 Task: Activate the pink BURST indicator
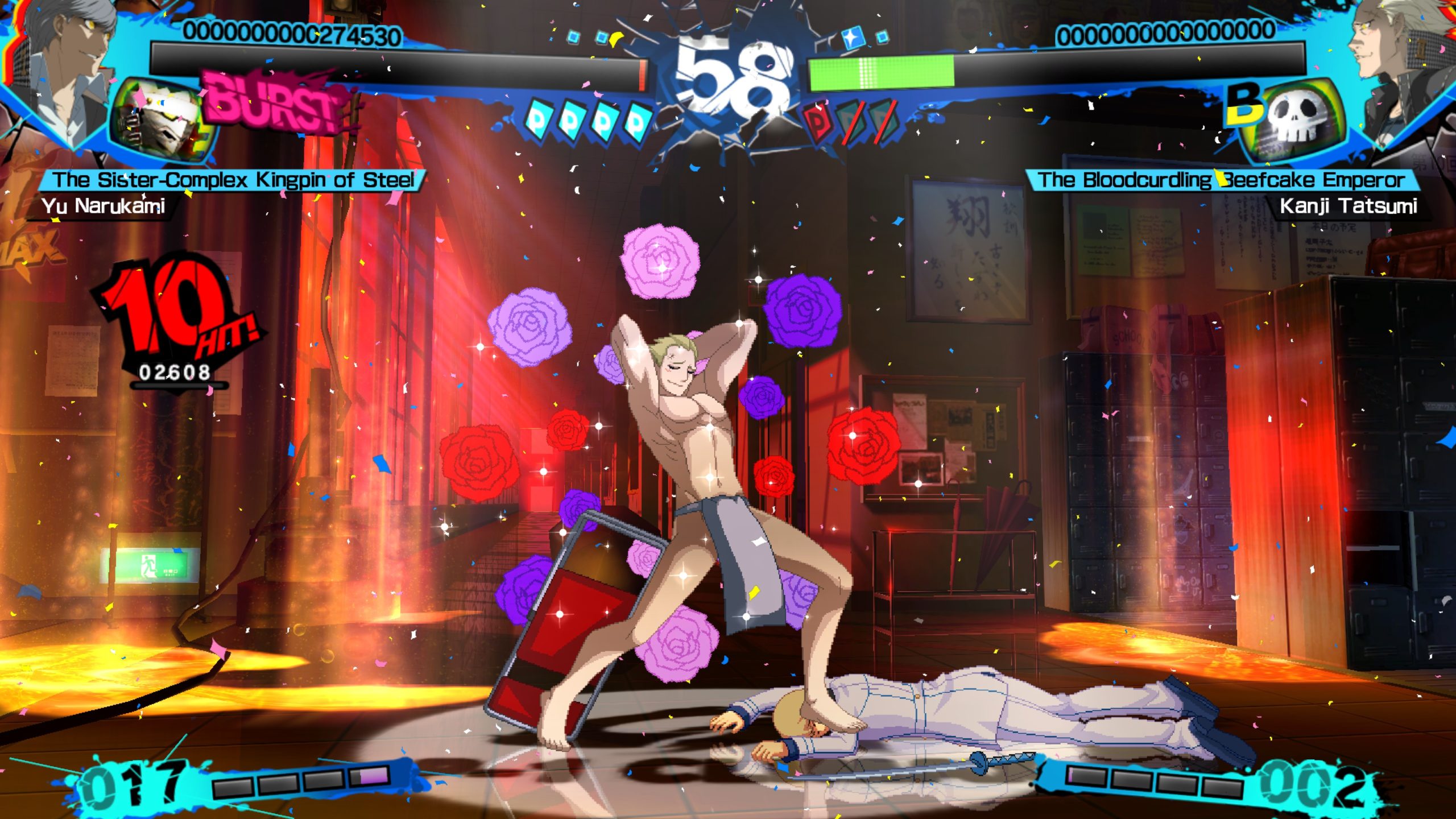click(273, 104)
